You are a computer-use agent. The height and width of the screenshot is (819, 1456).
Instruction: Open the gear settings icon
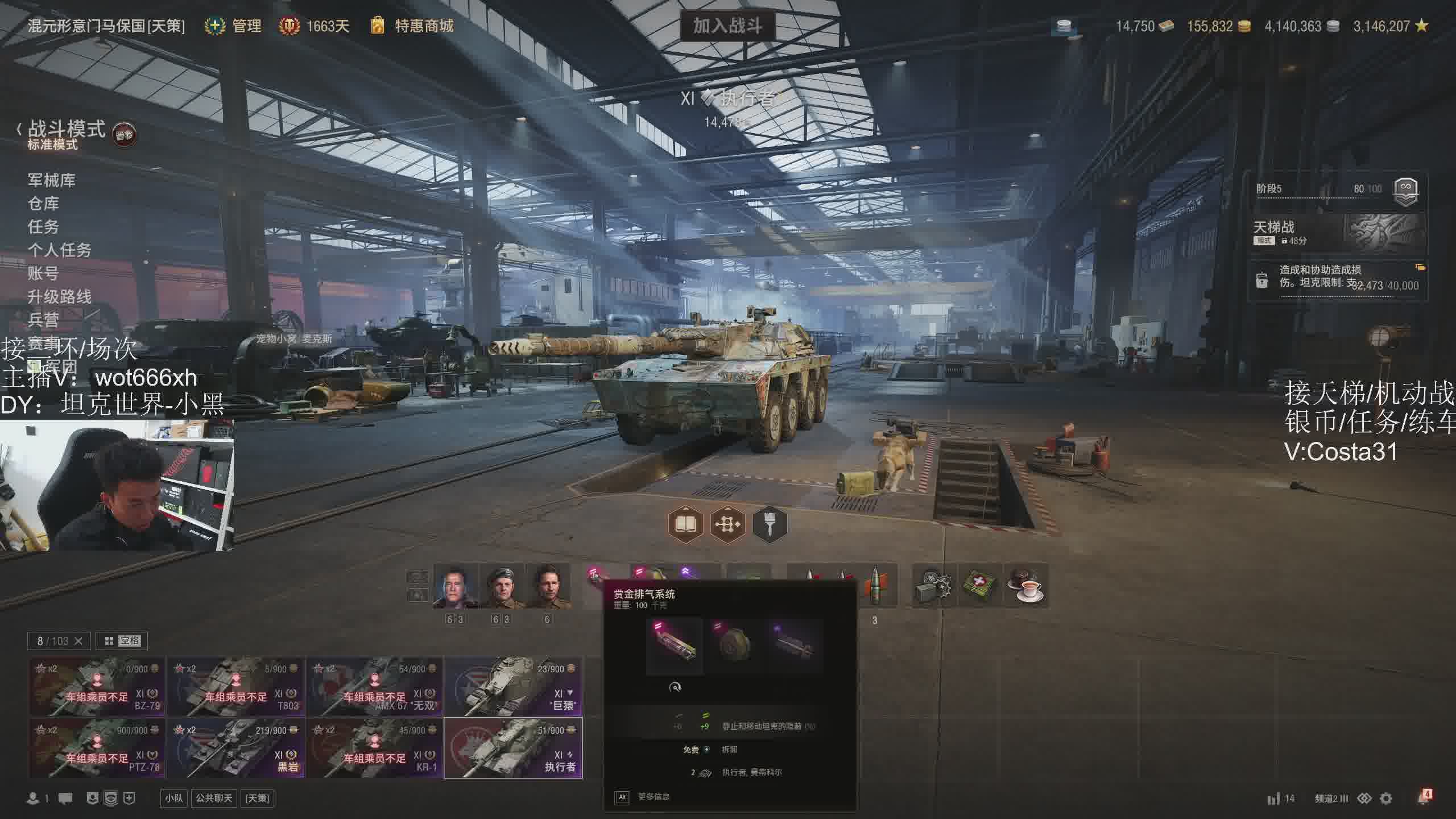(1386, 799)
